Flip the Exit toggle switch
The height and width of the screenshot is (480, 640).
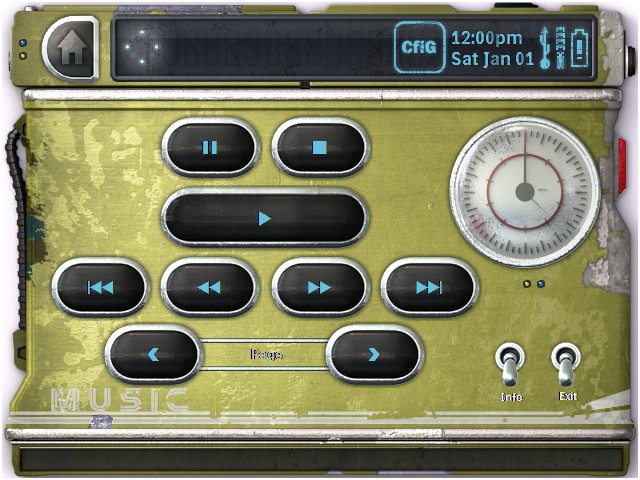567,367
